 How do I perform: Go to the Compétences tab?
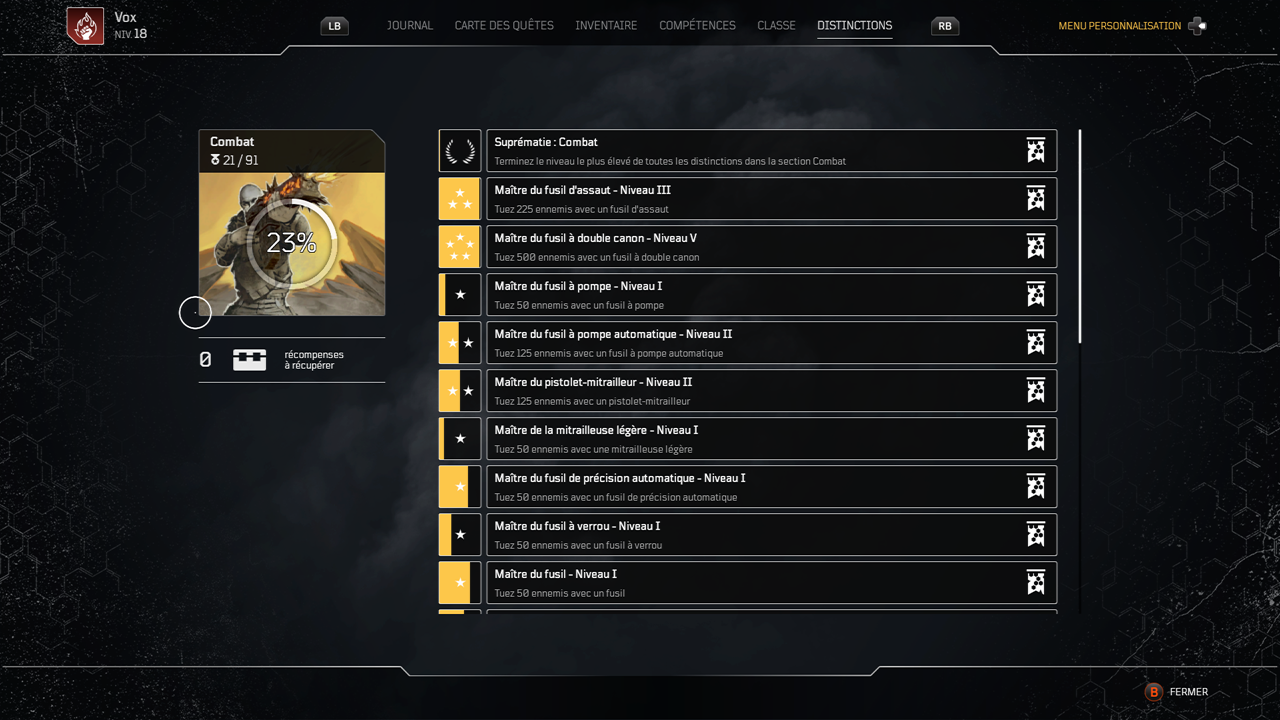coord(697,26)
